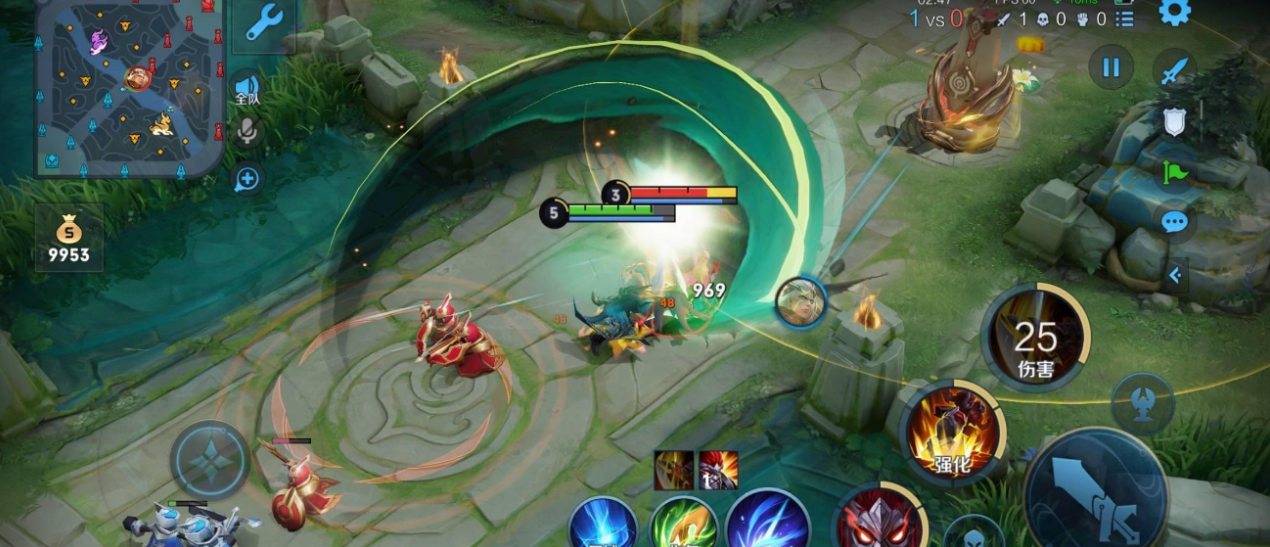
Task: Activate the 伤害 skill showing 25
Action: click(1035, 338)
